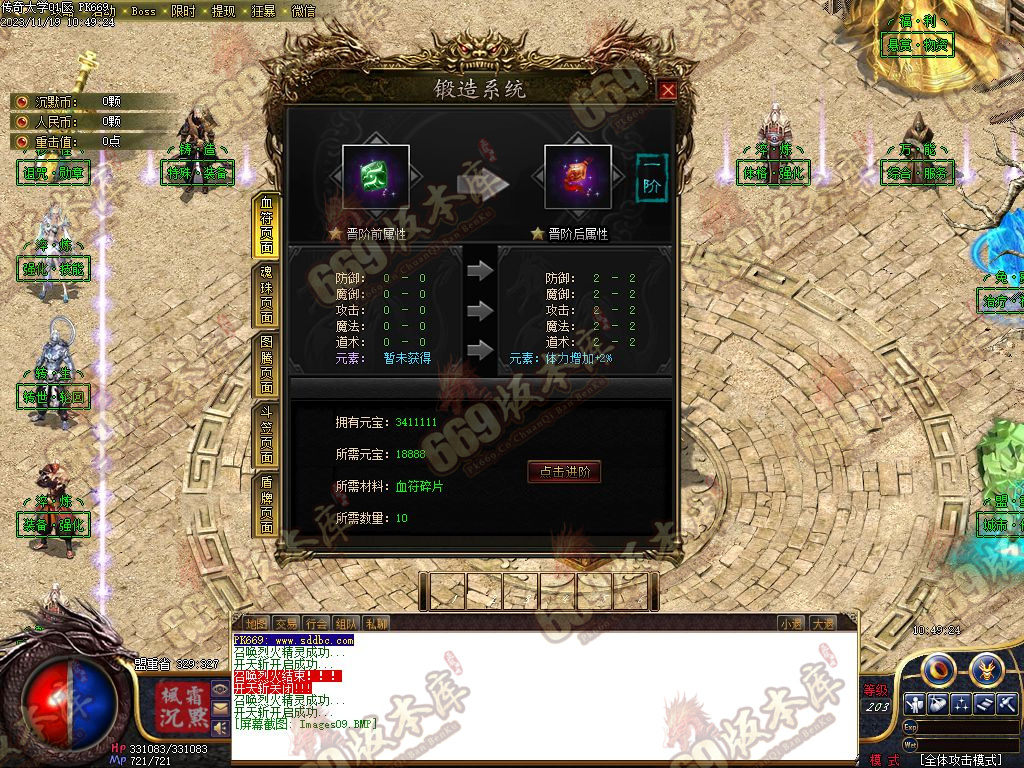Select the 组队 team button

(346, 623)
